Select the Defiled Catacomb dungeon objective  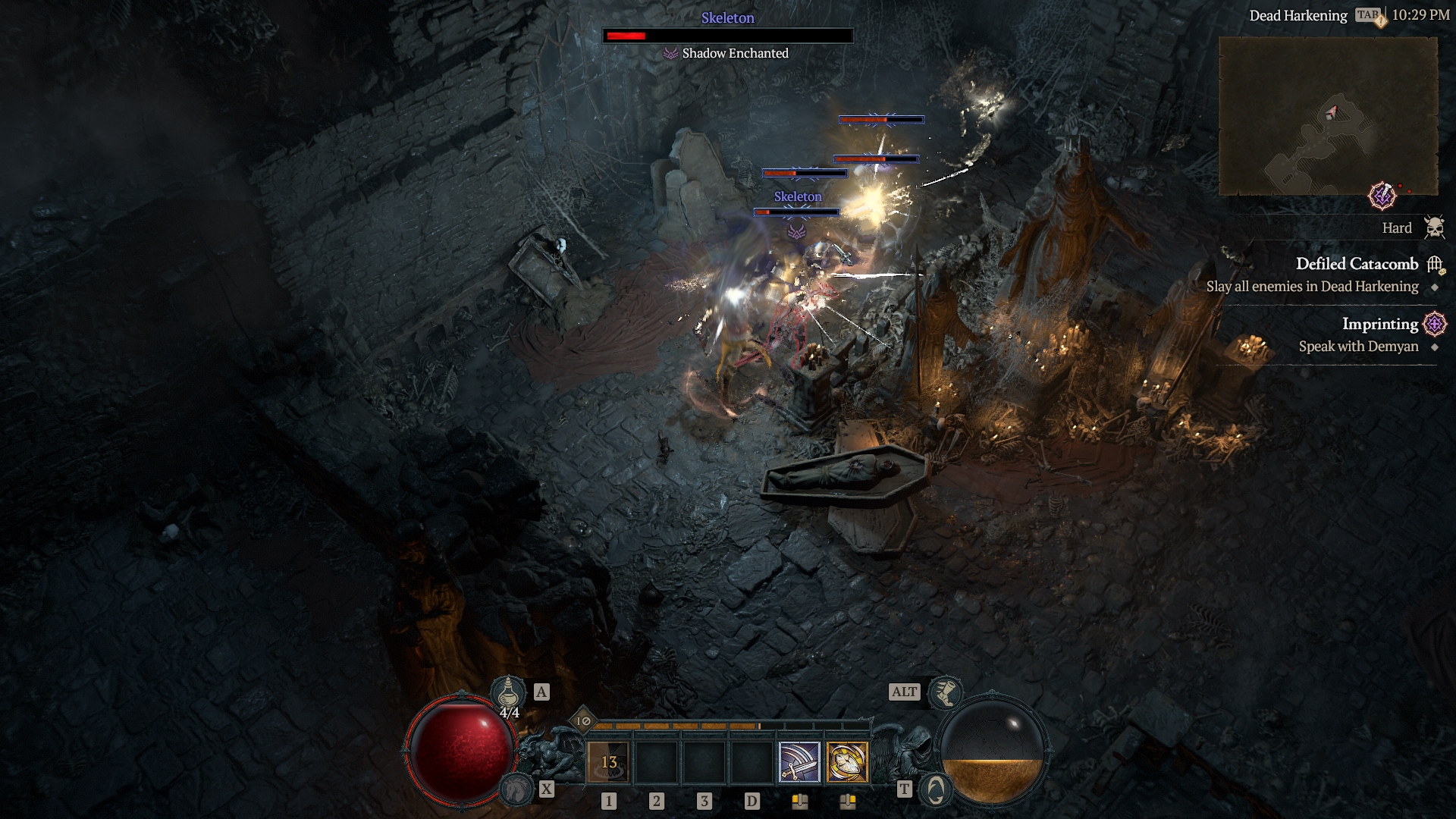(1356, 264)
